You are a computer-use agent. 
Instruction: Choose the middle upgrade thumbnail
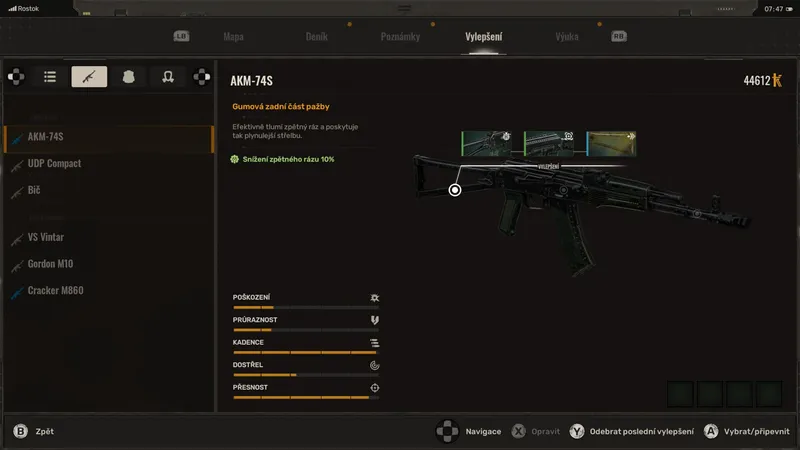click(x=548, y=143)
